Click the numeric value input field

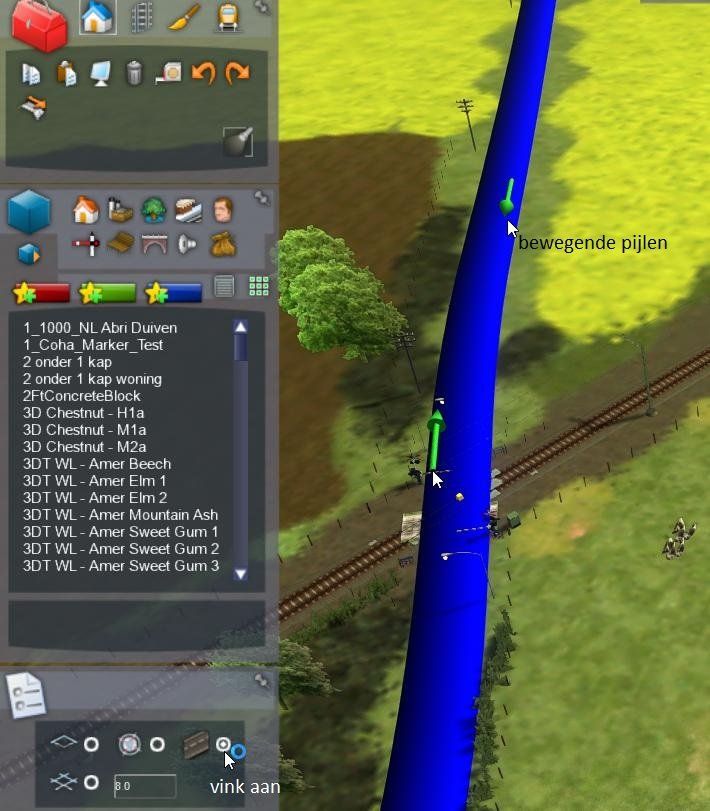coord(145,786)
